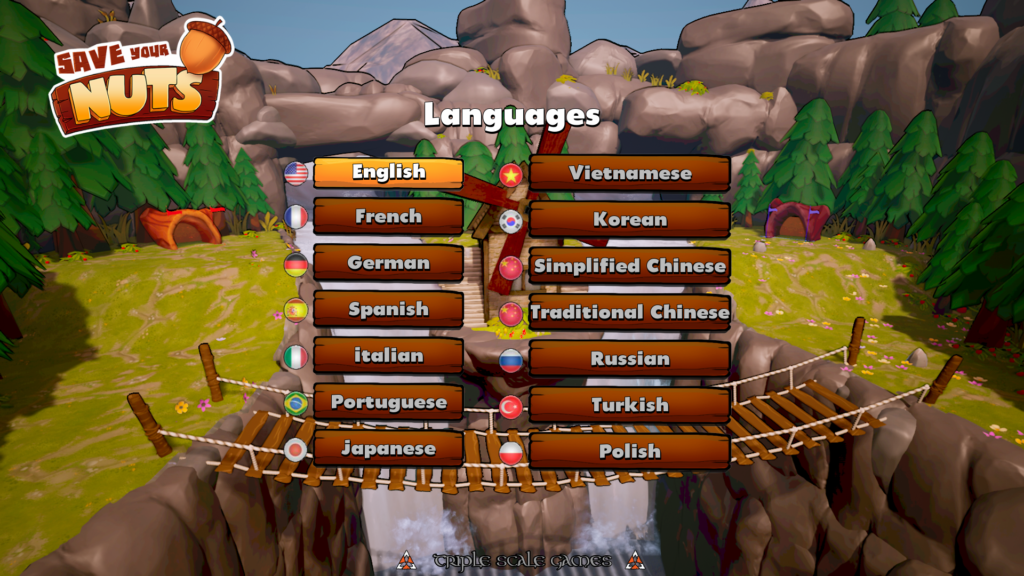Choose the French language button
1024x576 pixels.
tap(388, 216)
